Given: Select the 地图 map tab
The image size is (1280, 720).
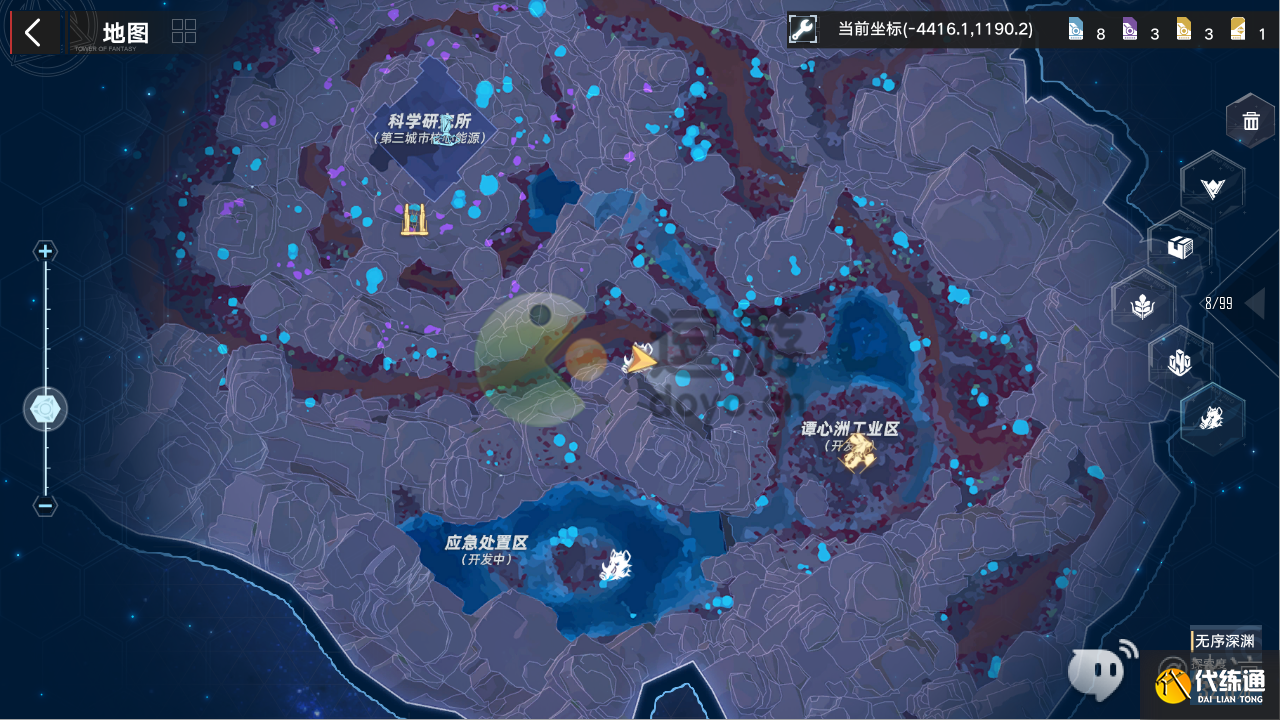Looking at the screenshot, I should [x=123, y=31].
